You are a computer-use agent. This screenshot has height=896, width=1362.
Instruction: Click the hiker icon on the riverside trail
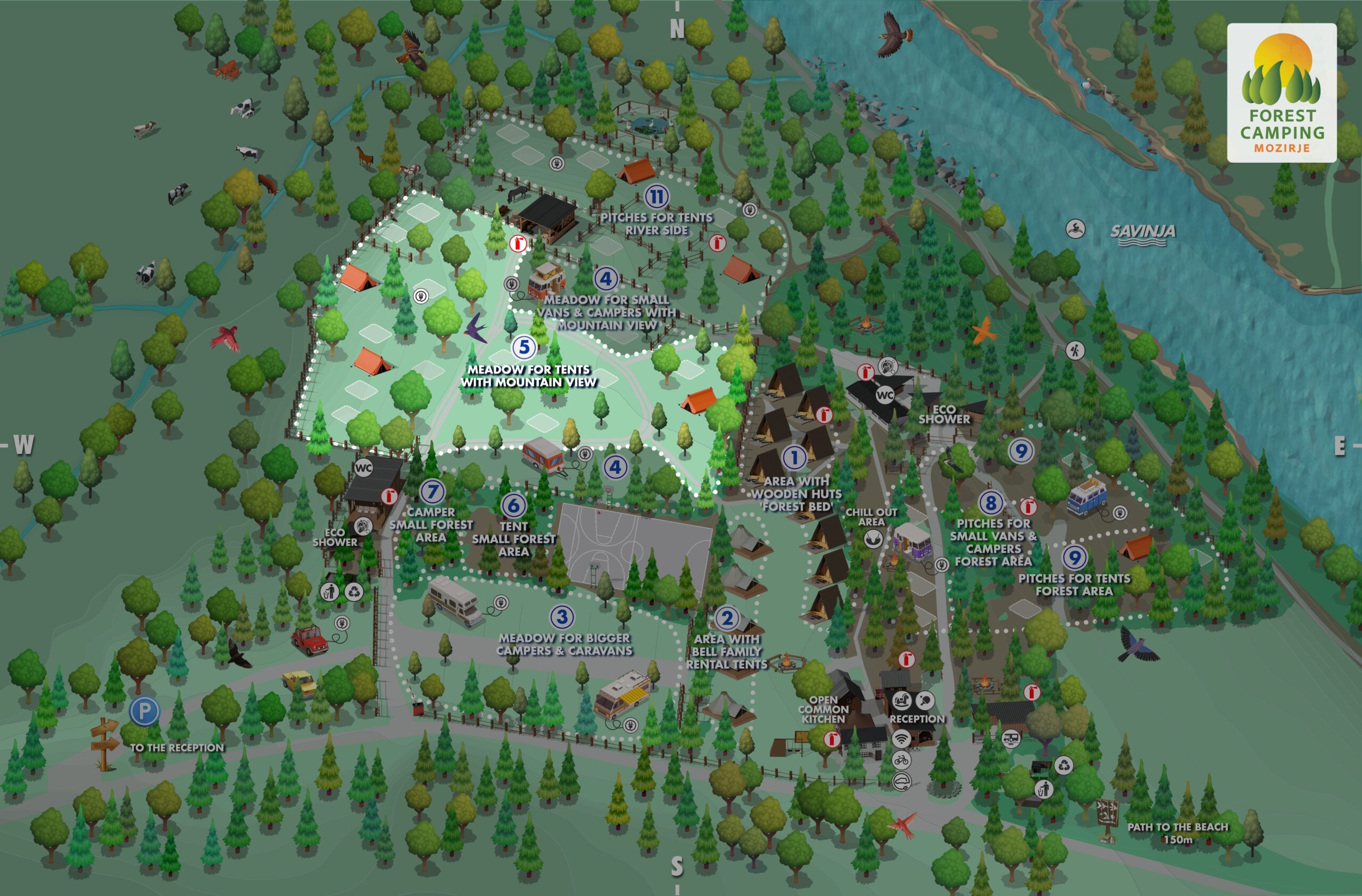pyautogui.click(x=1075, y=350)
